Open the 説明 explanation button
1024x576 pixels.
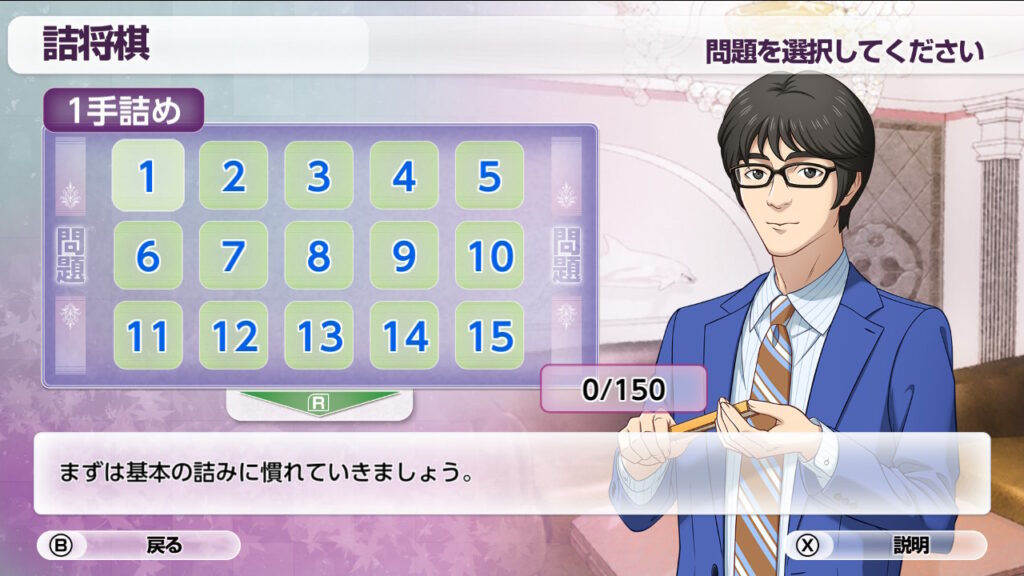(886, 545)
